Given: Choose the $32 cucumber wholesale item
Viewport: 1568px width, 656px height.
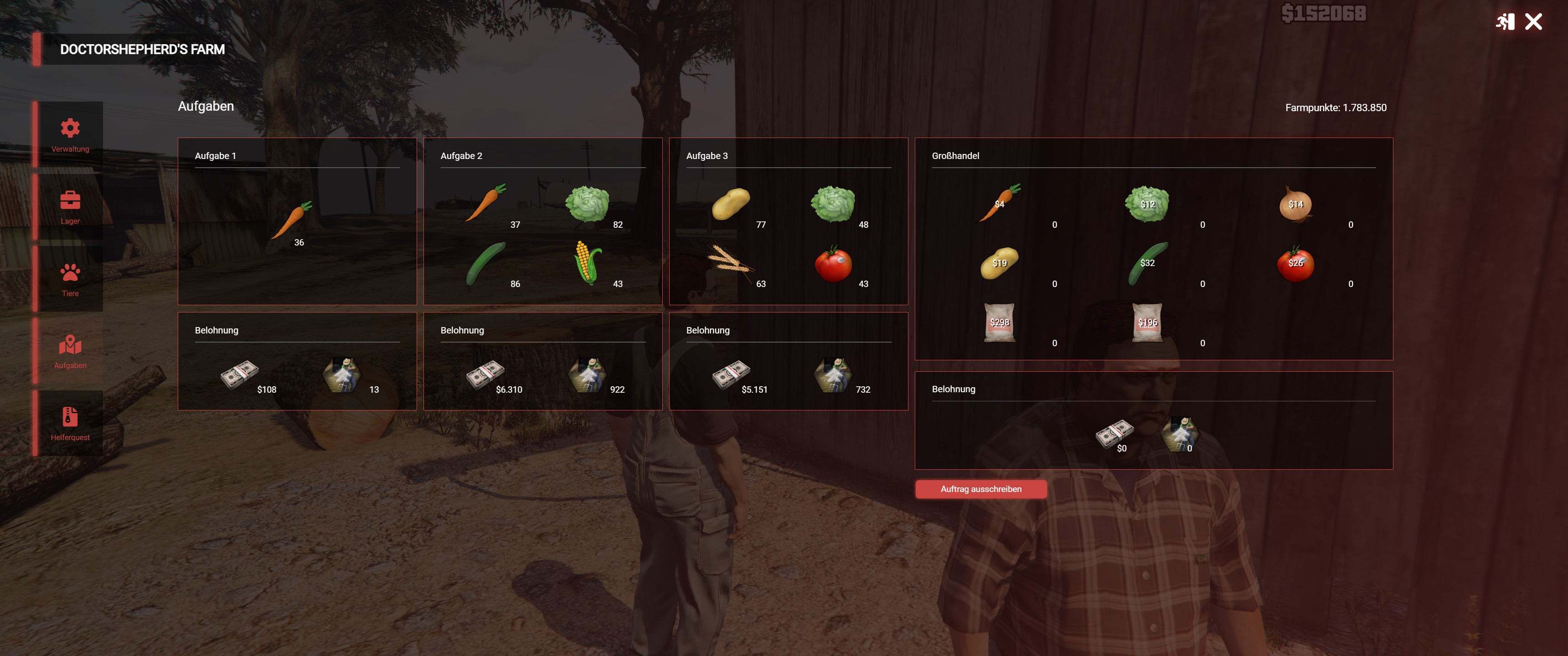Looking at the screenshot, I should [x=1147, y=263].
